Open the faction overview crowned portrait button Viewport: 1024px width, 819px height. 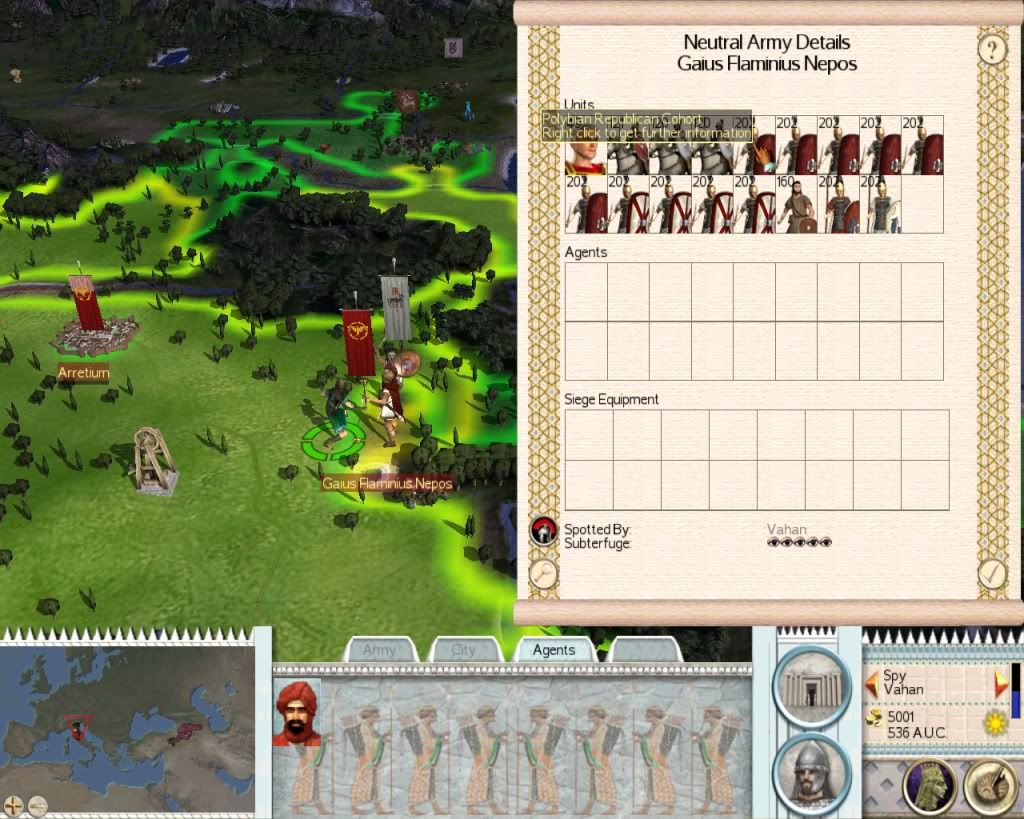(x=929, y=787)
